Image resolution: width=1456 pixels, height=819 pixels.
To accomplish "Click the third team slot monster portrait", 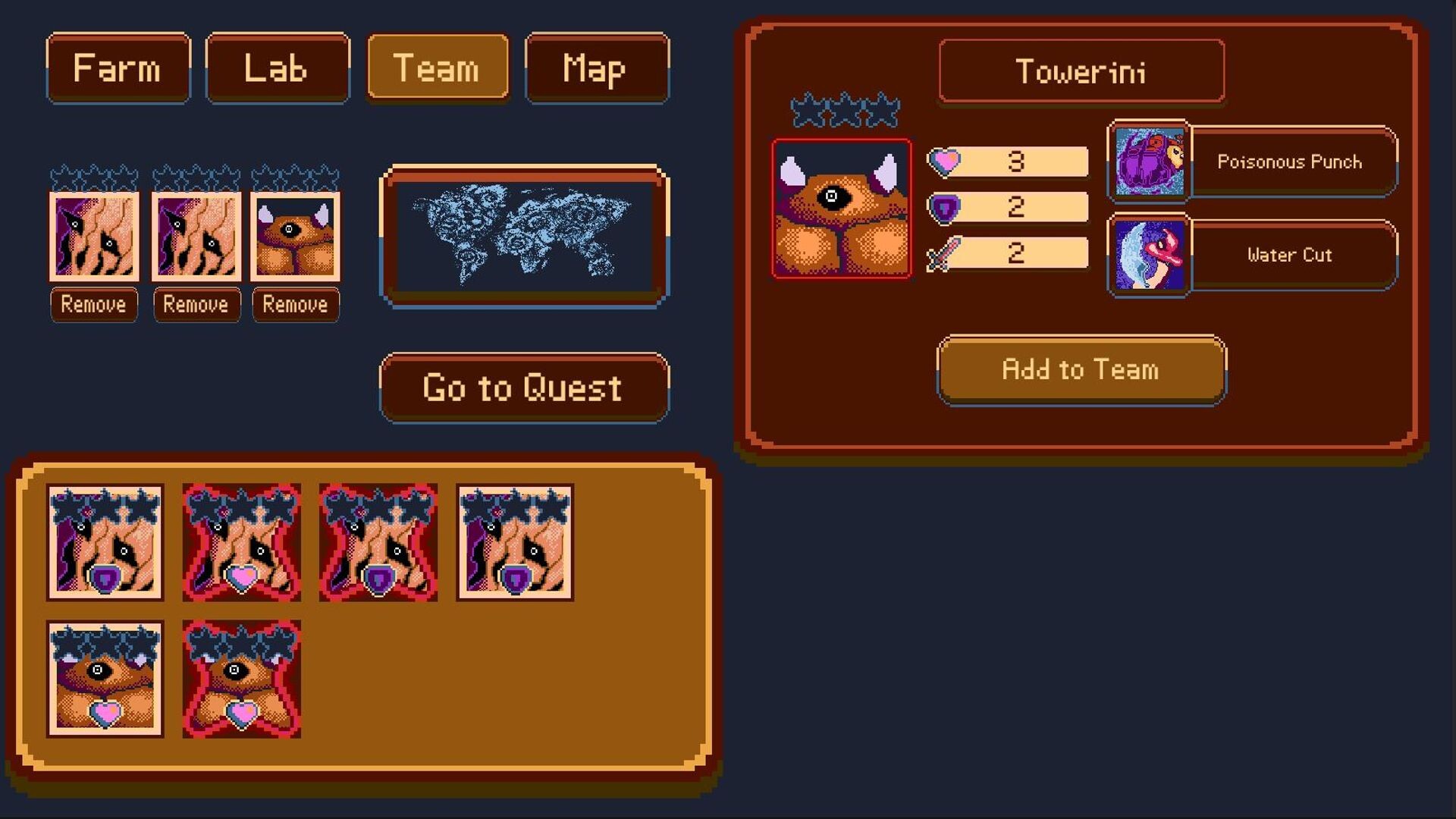I will pyautogui.click(x=296, y=237).
